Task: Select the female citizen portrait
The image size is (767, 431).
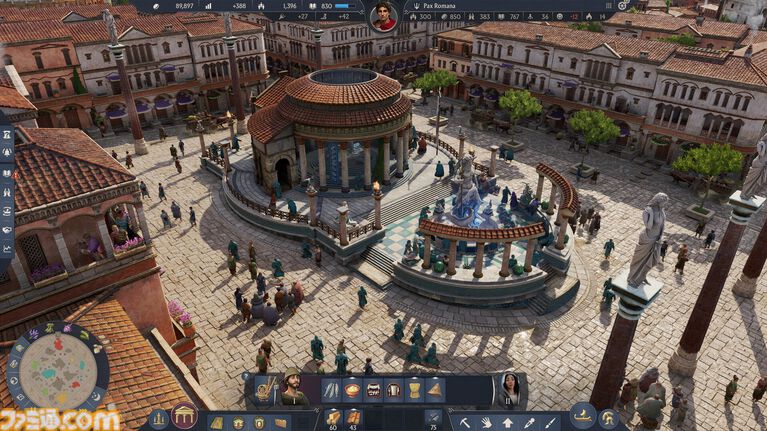Action: pos(509,390)
